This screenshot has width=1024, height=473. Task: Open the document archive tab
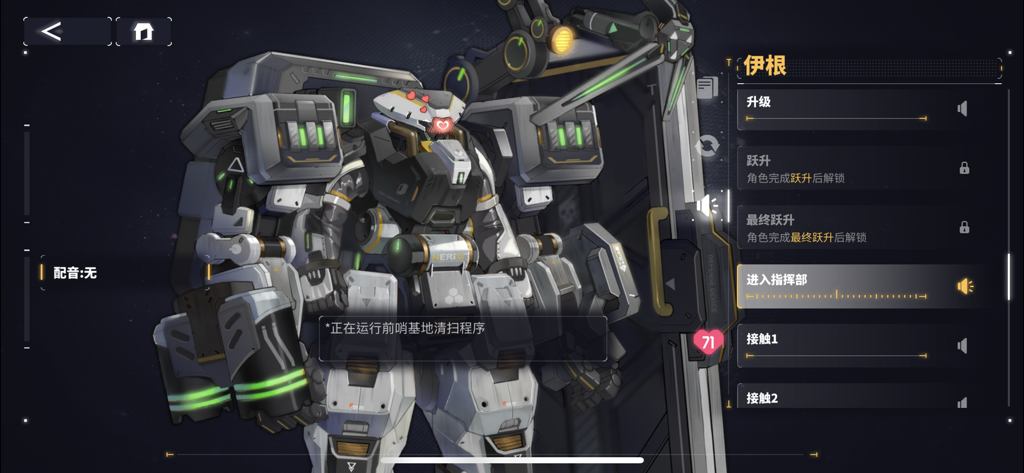point(708,87)
